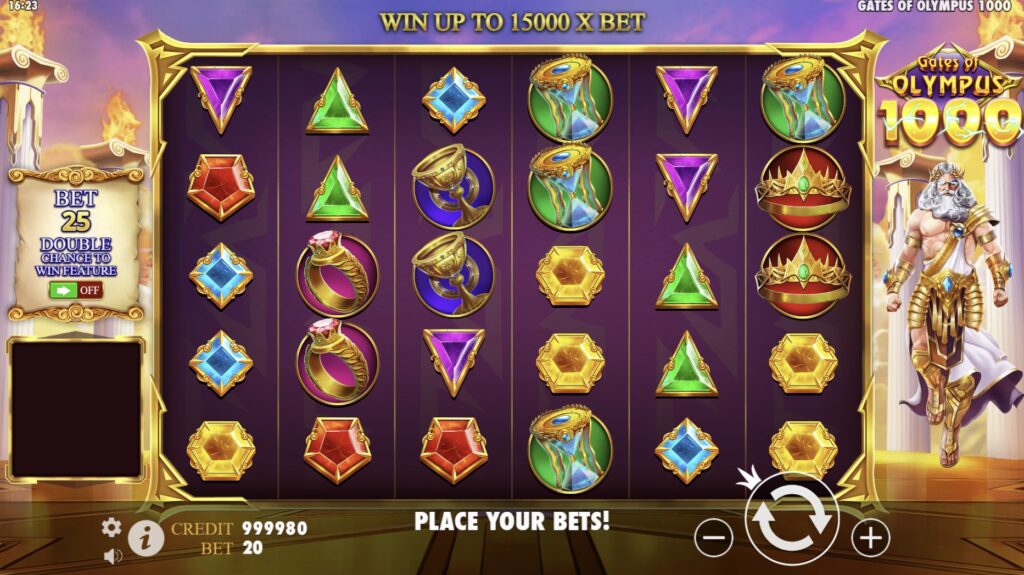Screen dimensions: 1024x575
Task: Decrease the bet with the minus button
Action: click(713, 538)
